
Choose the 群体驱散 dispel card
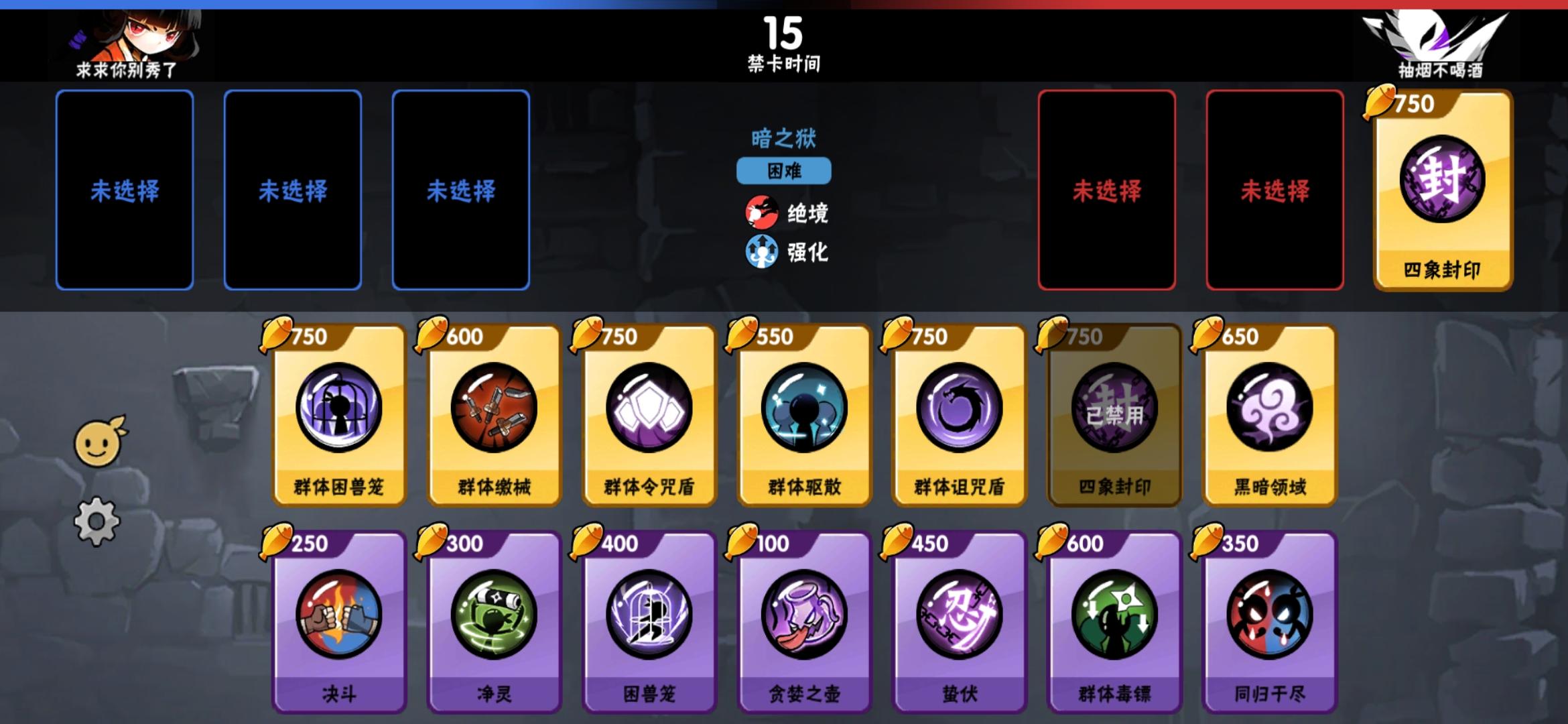[x=803, y=412]
